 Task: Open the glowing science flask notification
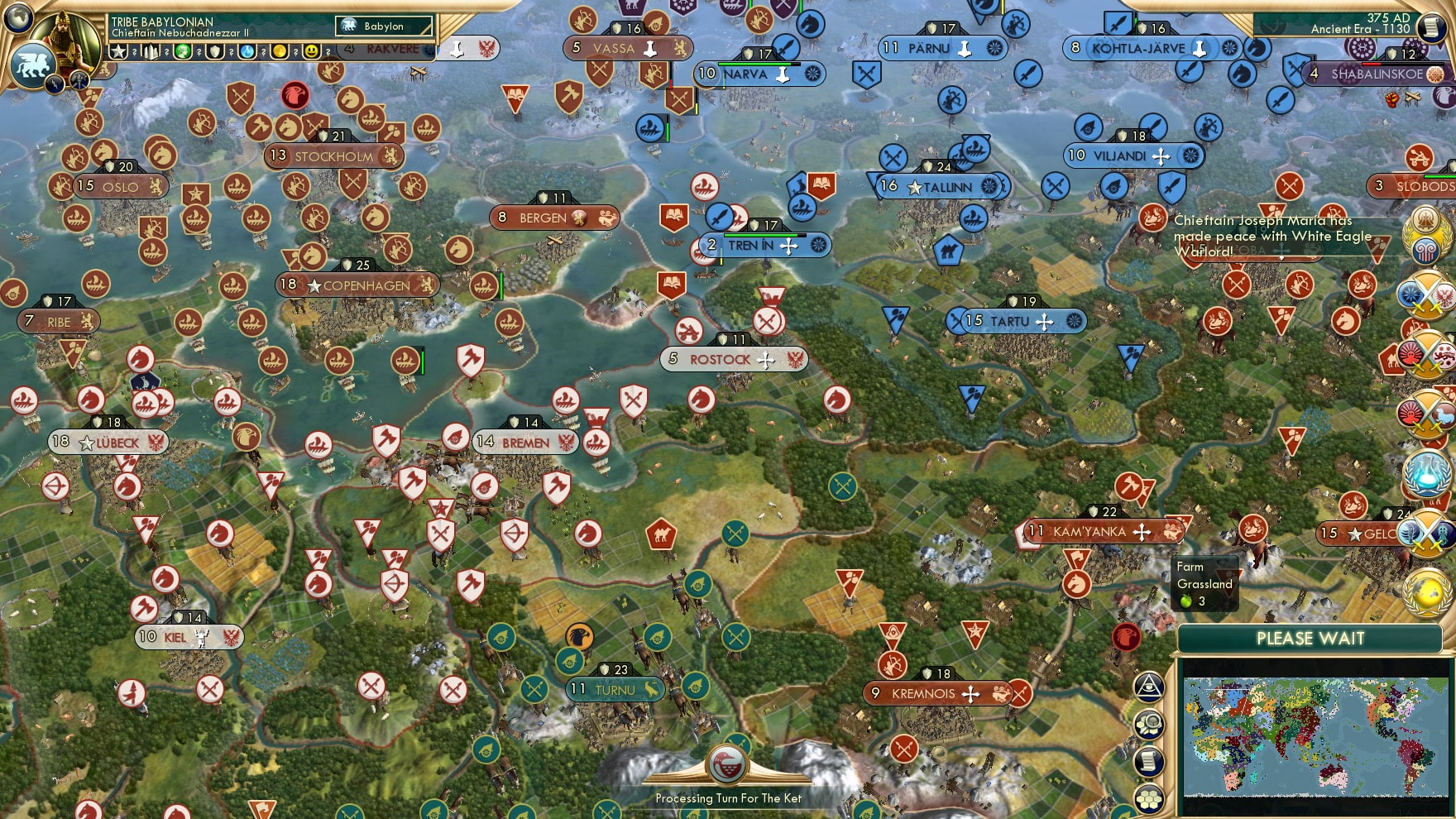pos(1426,473)
